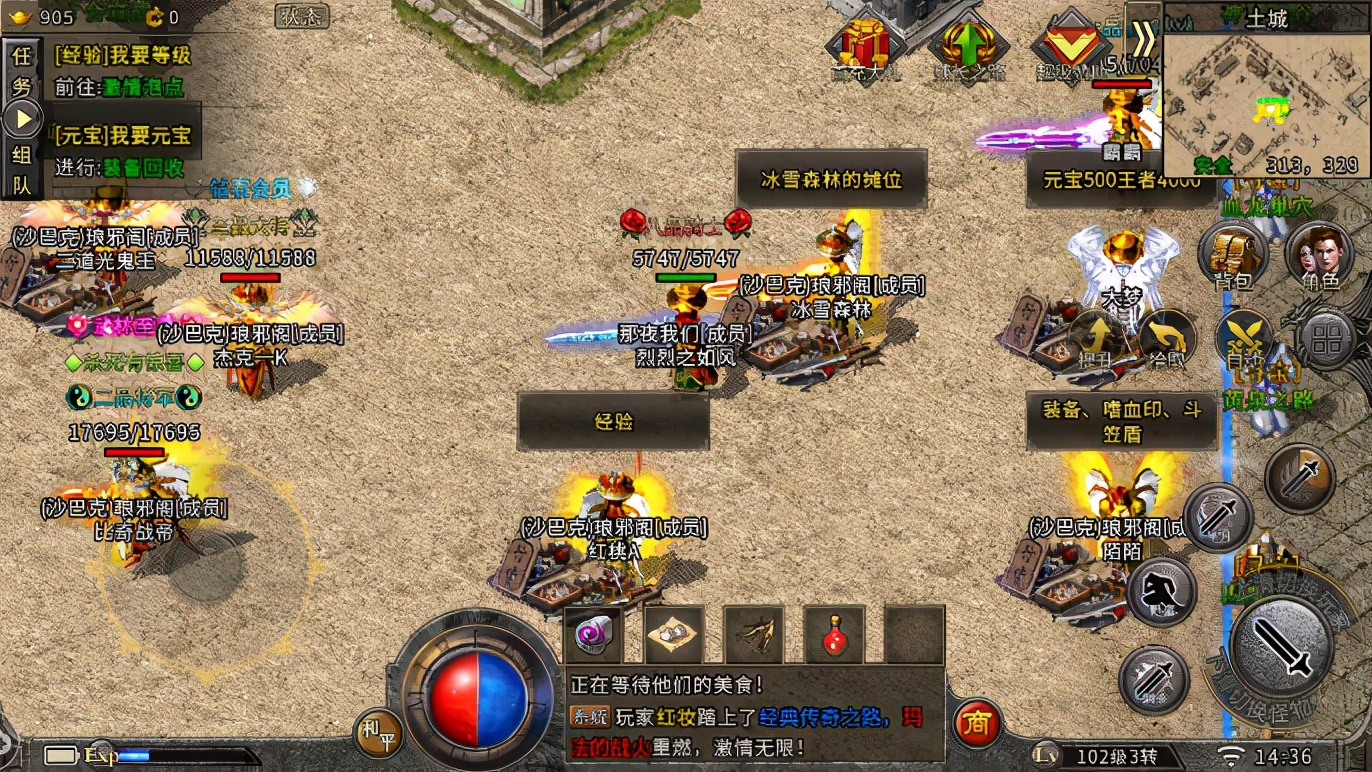Open the chat message box
Viewport: 1372px width, 772px height.
pos(755,715)
